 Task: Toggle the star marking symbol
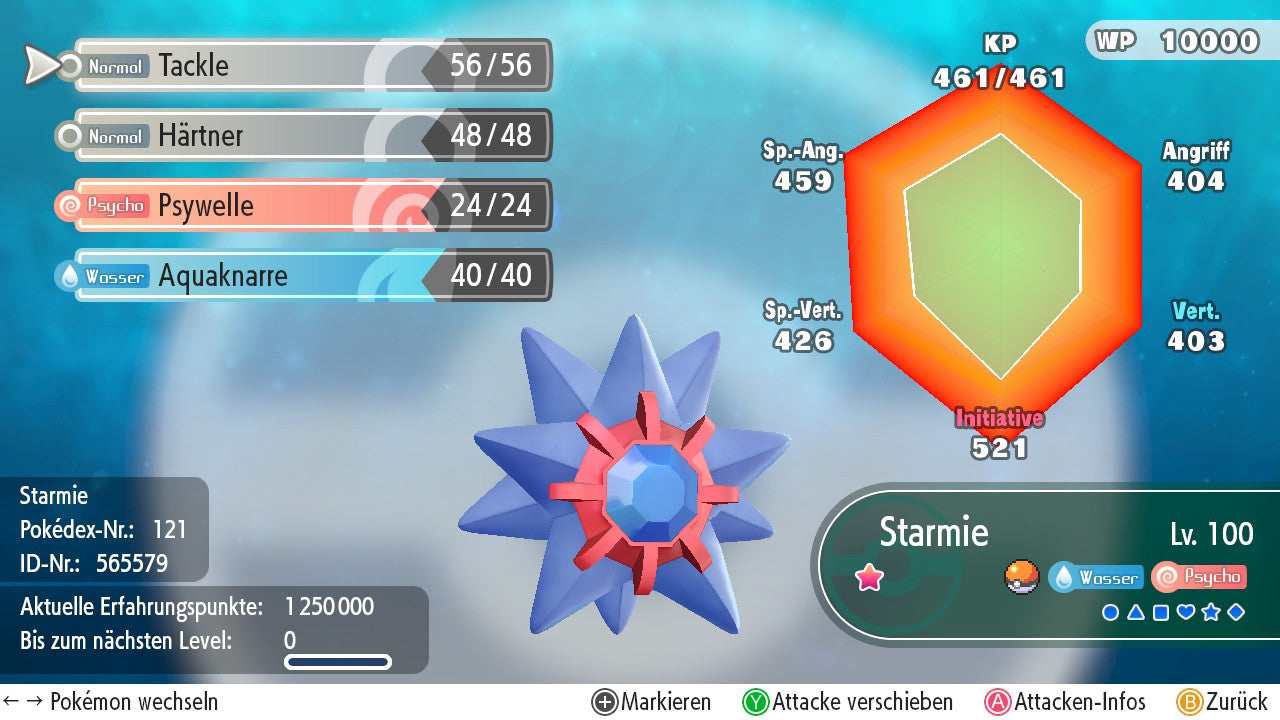click(x=1211, y=613)
